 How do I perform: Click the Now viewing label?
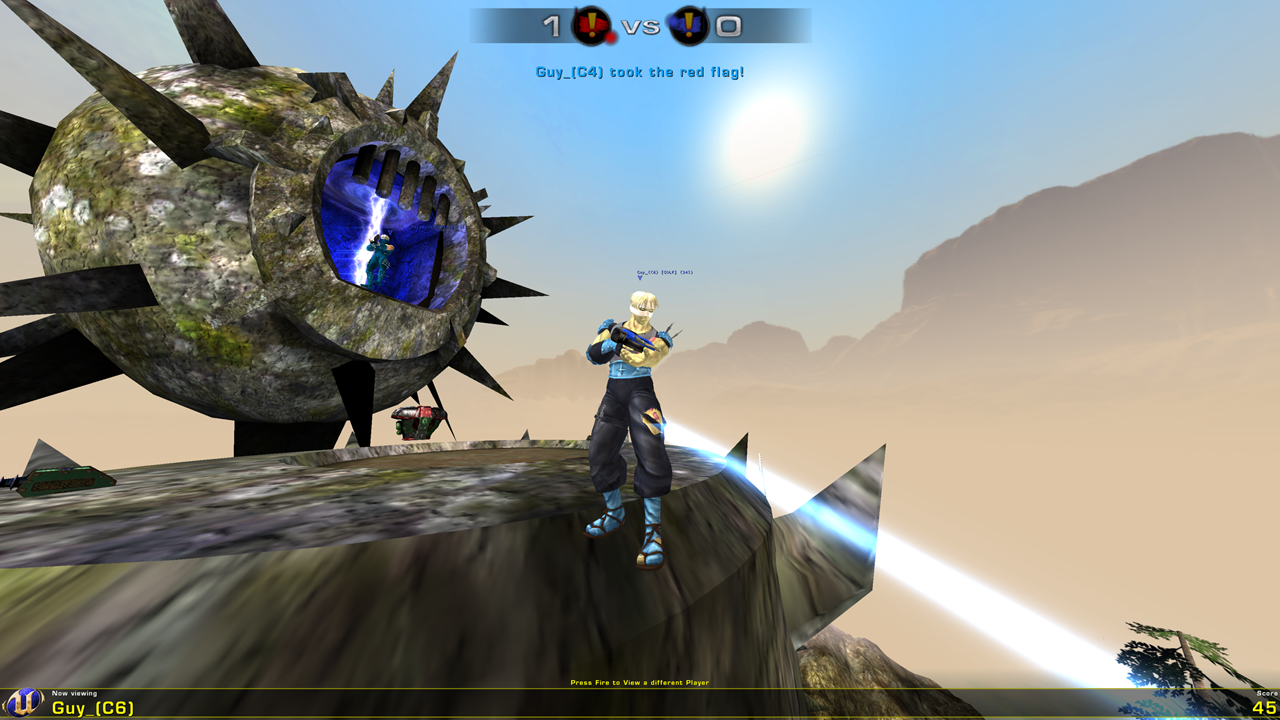[x=75, y=692]
